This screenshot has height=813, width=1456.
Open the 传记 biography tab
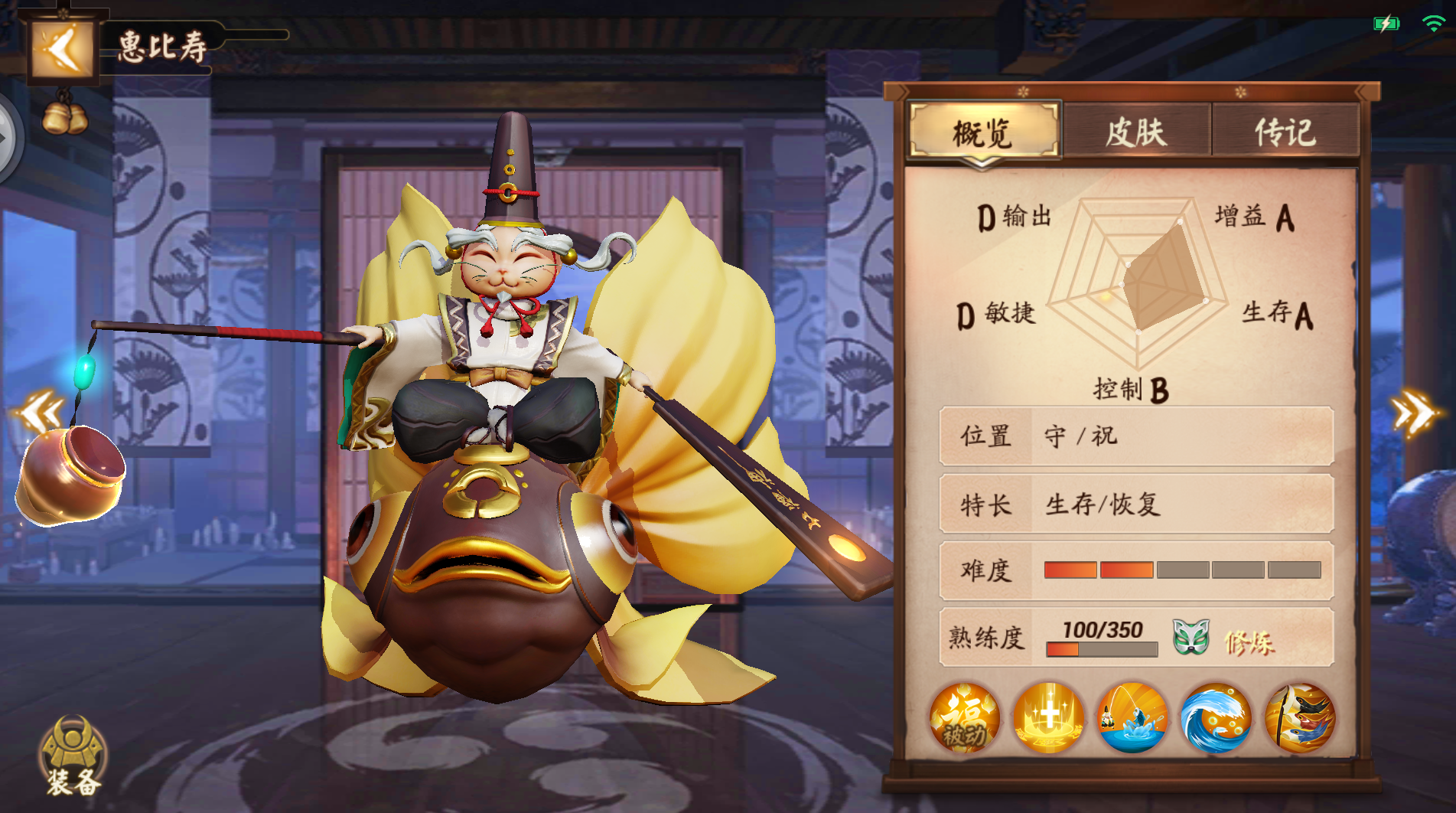click(1287, 129)
